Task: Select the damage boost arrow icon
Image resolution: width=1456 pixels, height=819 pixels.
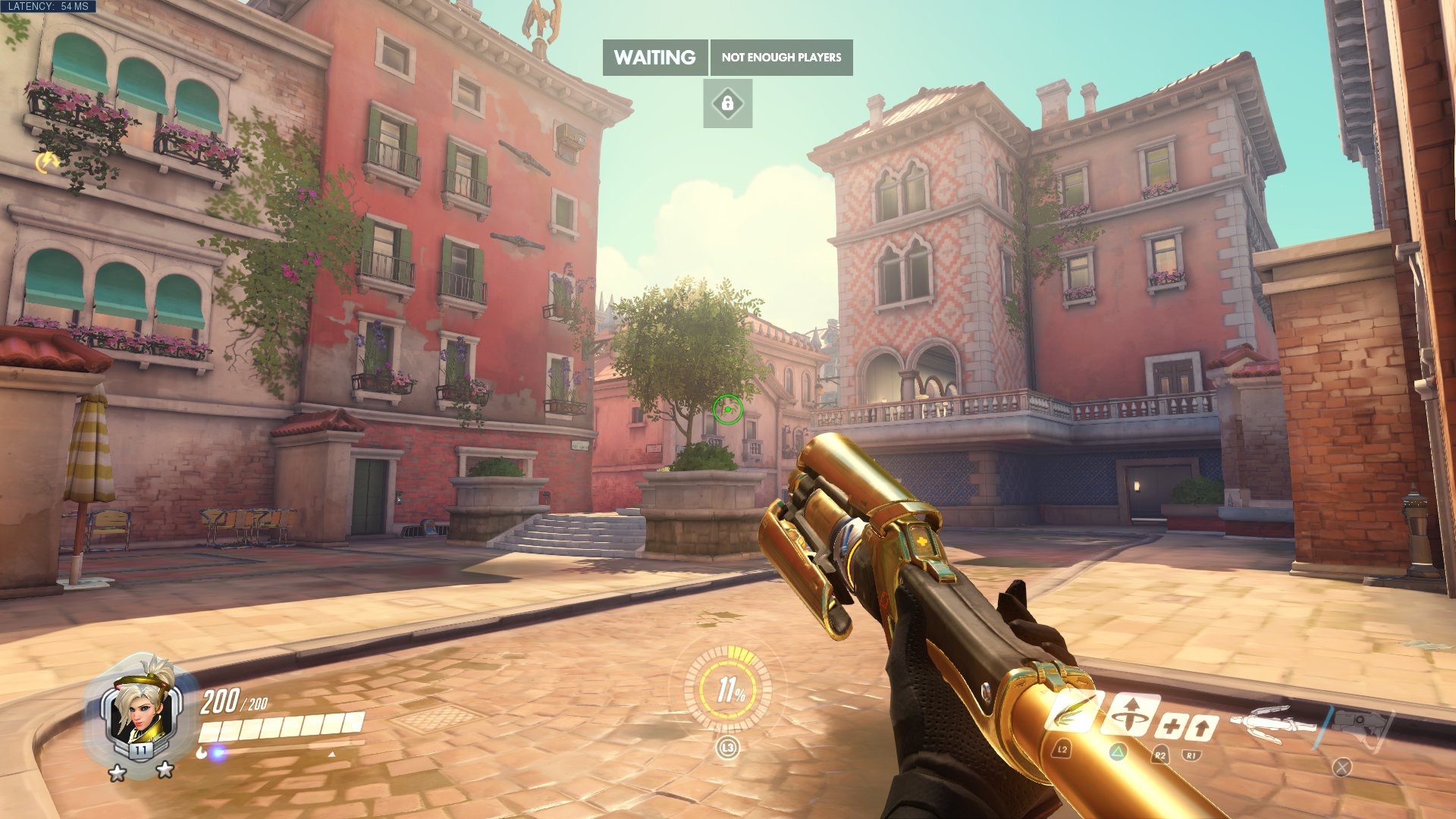Action: (x=1202, y=728)
